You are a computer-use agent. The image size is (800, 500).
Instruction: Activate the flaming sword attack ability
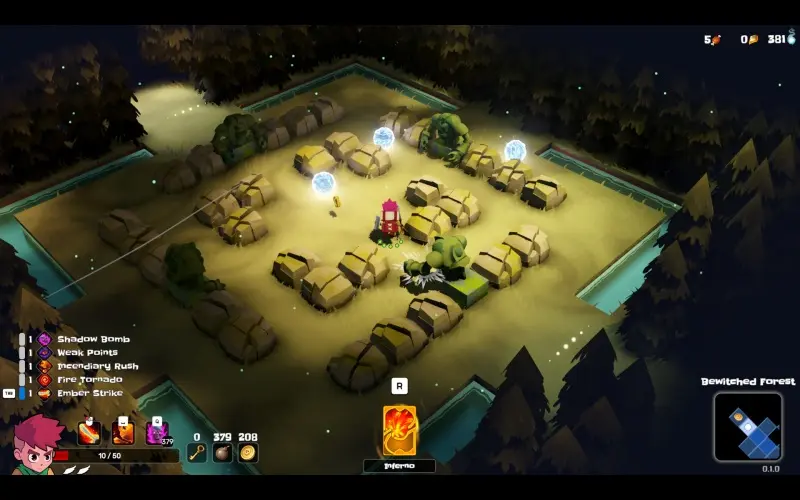89,433
